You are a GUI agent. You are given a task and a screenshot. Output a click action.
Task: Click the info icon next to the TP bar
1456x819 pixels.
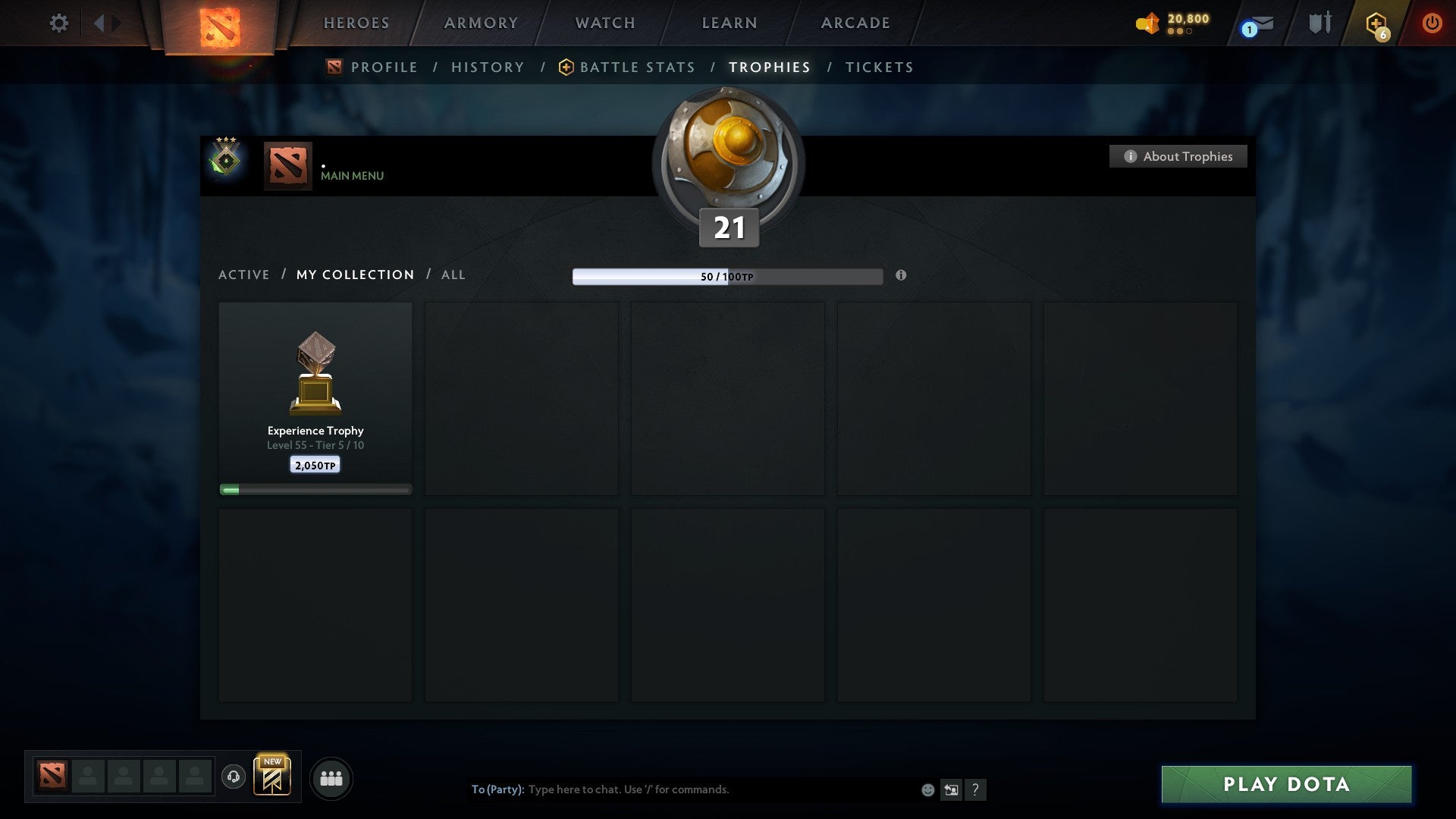click(x=901, y=276)
